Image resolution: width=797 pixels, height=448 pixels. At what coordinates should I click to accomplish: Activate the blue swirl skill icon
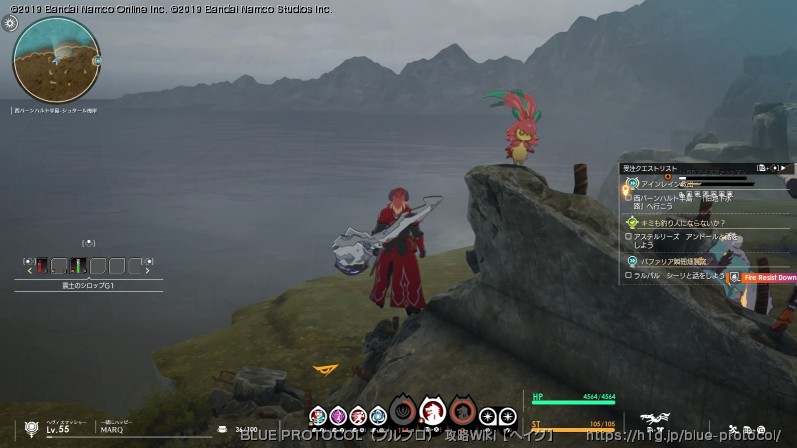[x=377, y=416]
